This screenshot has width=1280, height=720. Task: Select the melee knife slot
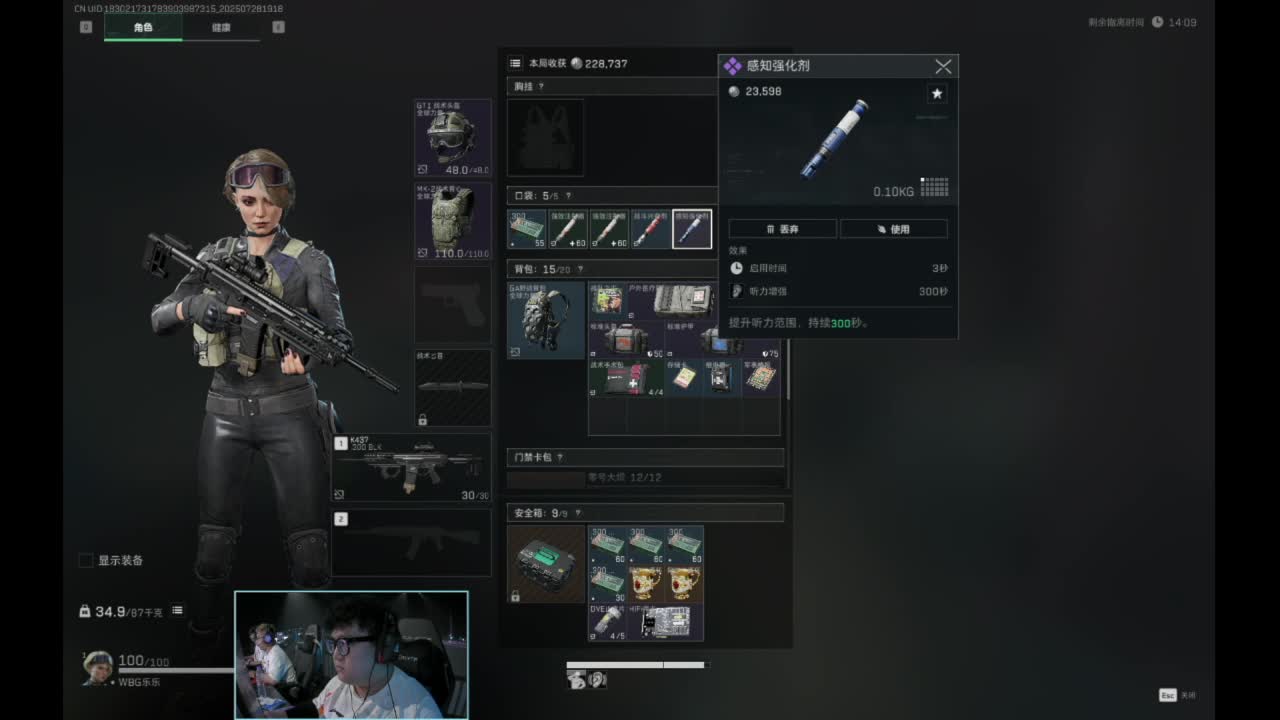453,387
